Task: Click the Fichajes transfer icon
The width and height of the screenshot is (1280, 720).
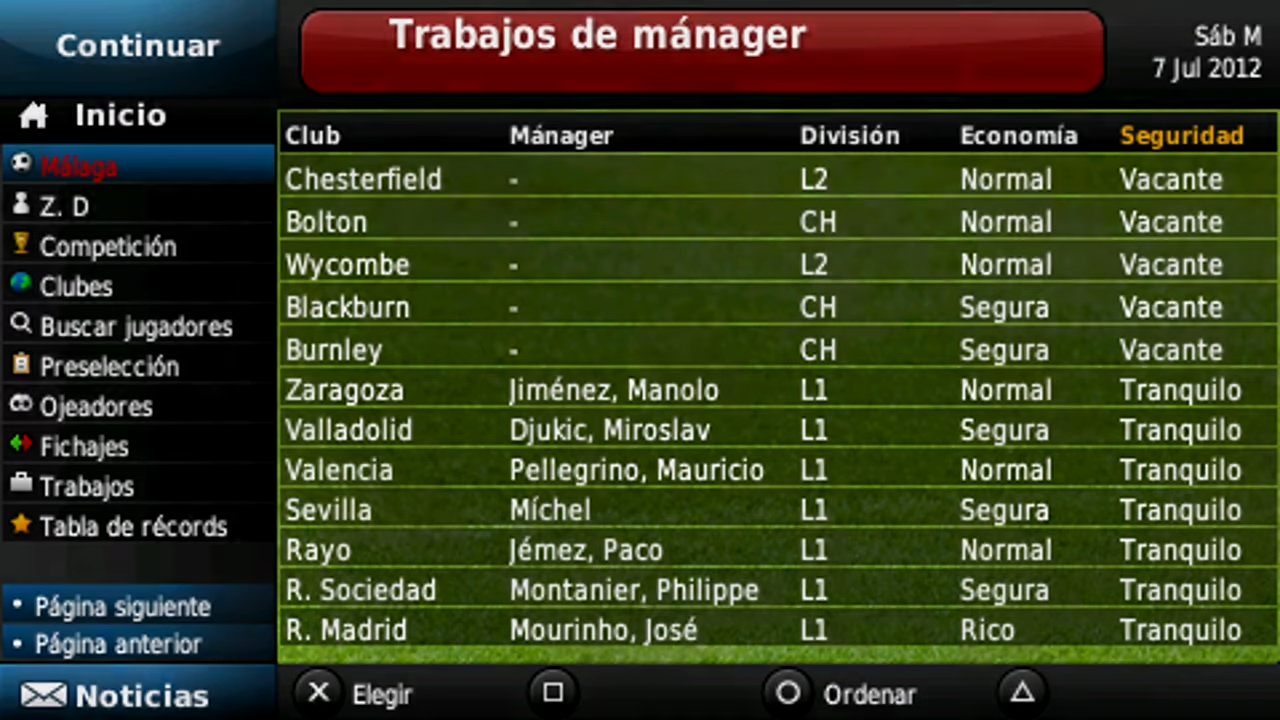Action: [x=22, y=446]
